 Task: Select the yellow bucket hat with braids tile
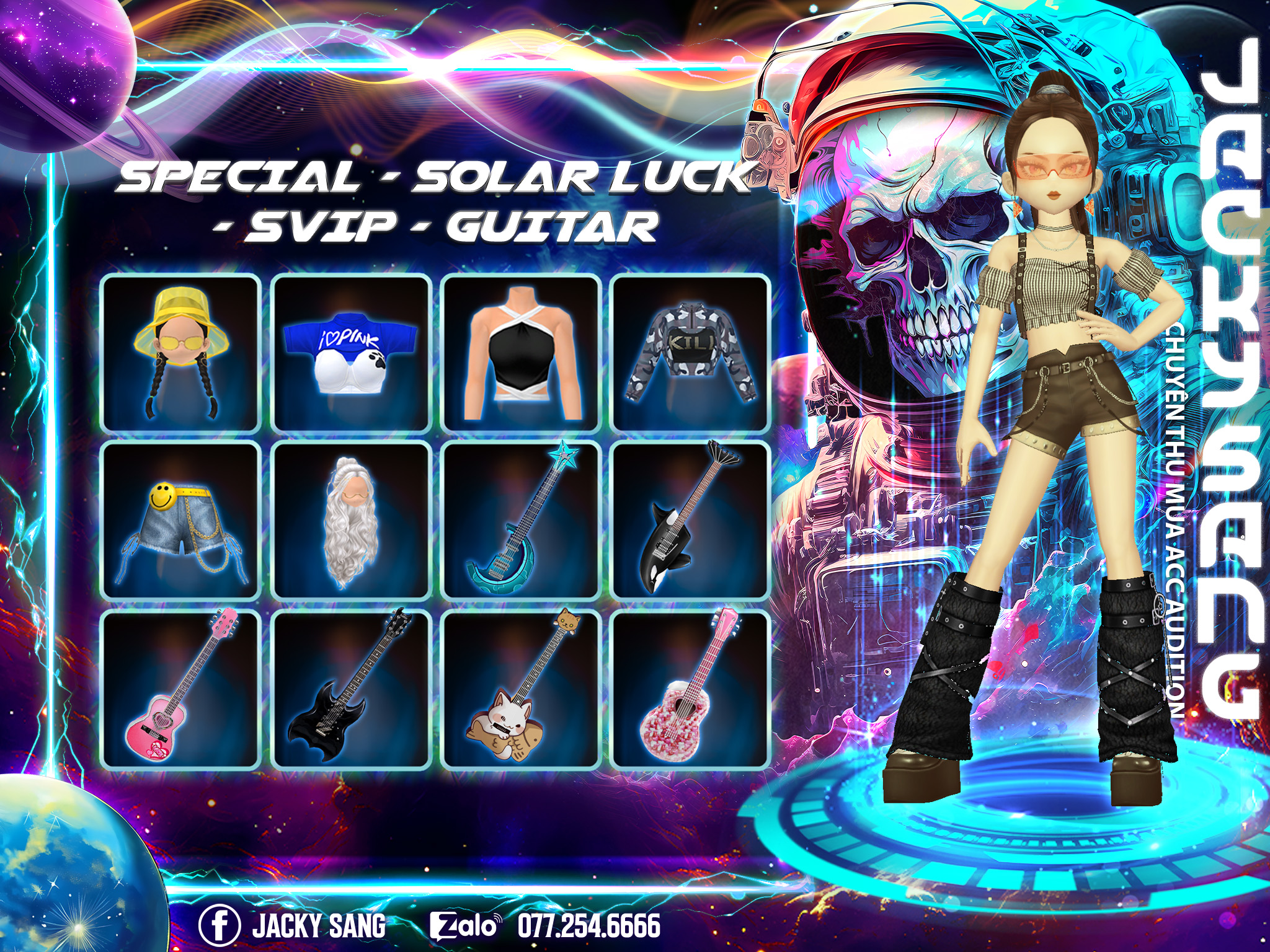[x=180, y=353]
